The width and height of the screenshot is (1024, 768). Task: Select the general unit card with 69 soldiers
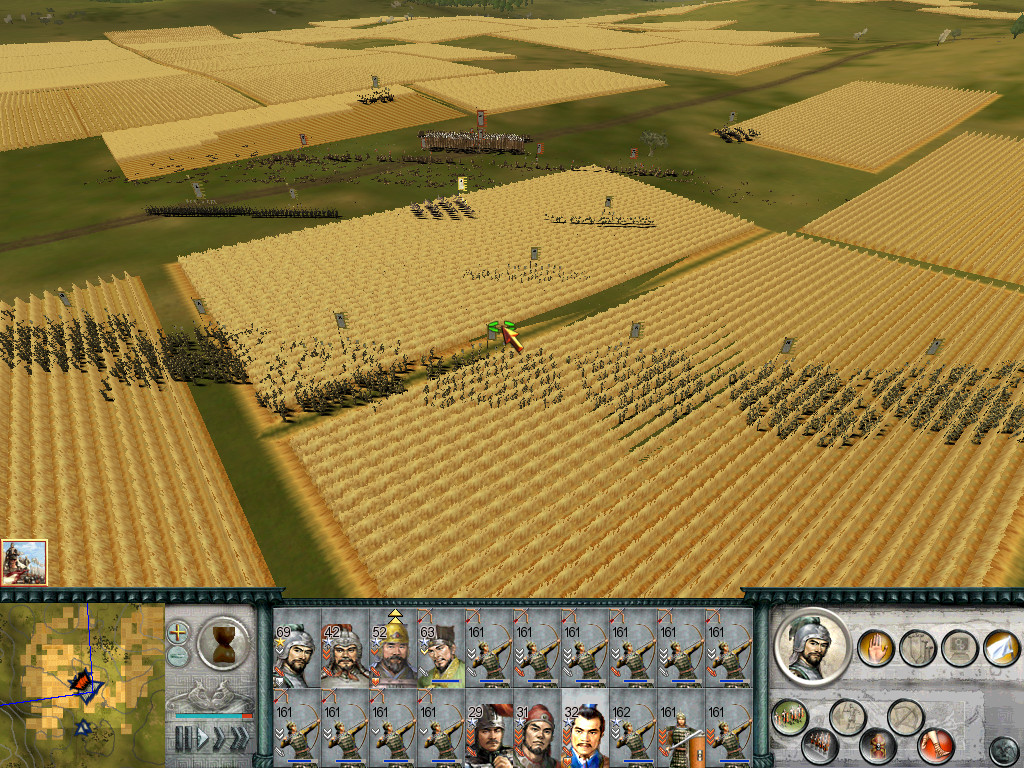click(296, 648)
